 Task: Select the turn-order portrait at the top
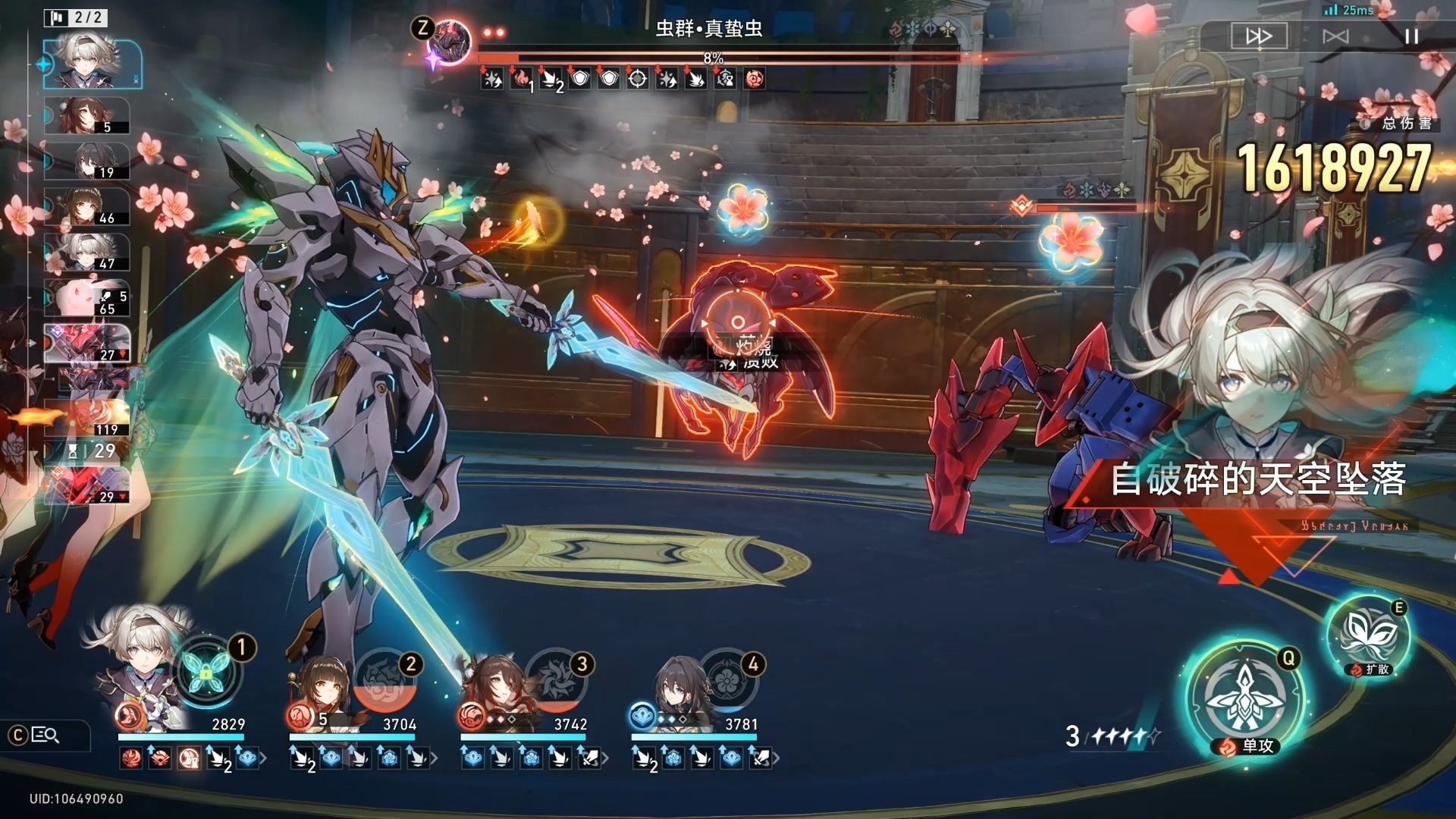coord(93,64)
